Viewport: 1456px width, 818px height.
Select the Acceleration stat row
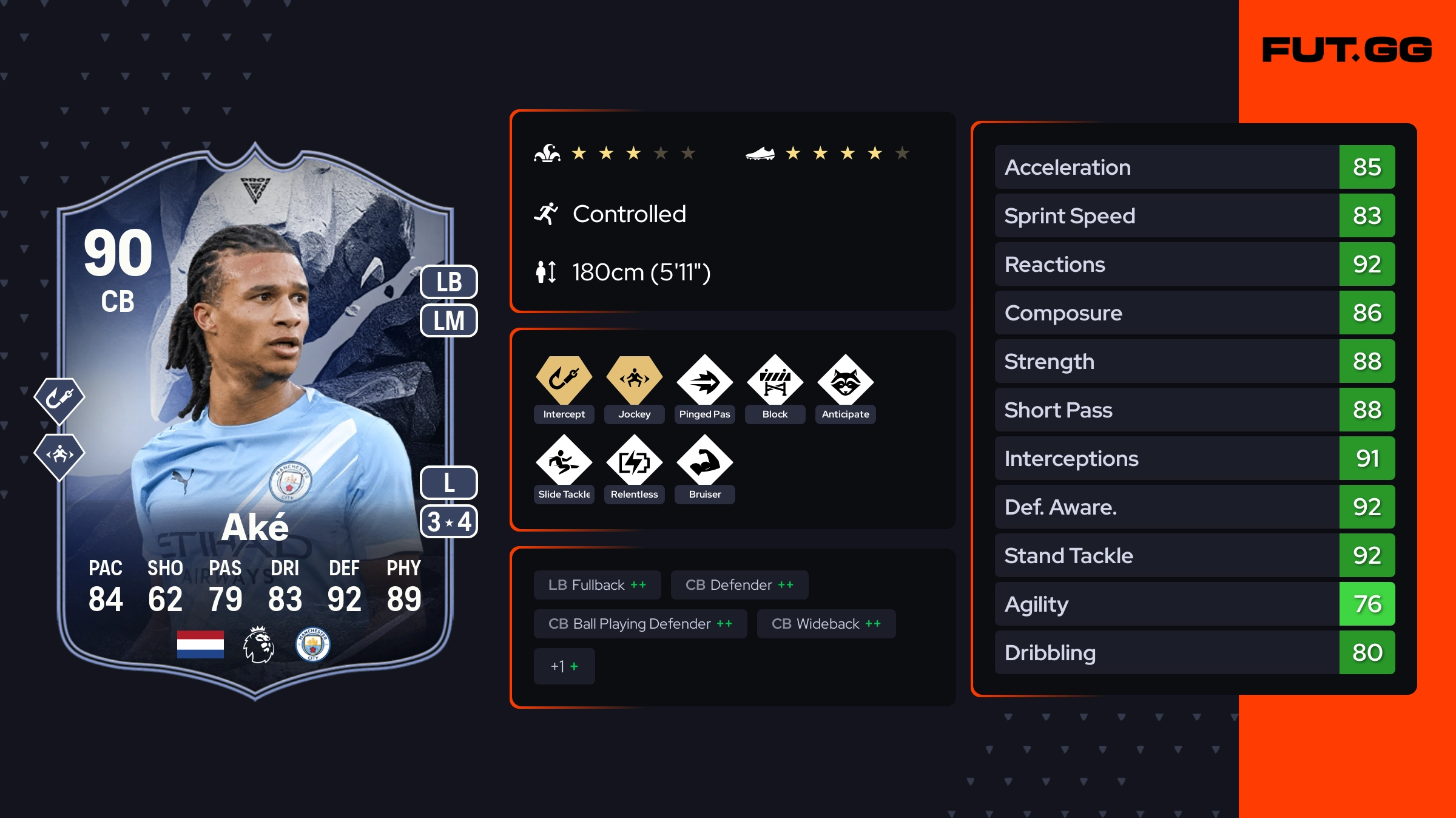[1194, 167]
